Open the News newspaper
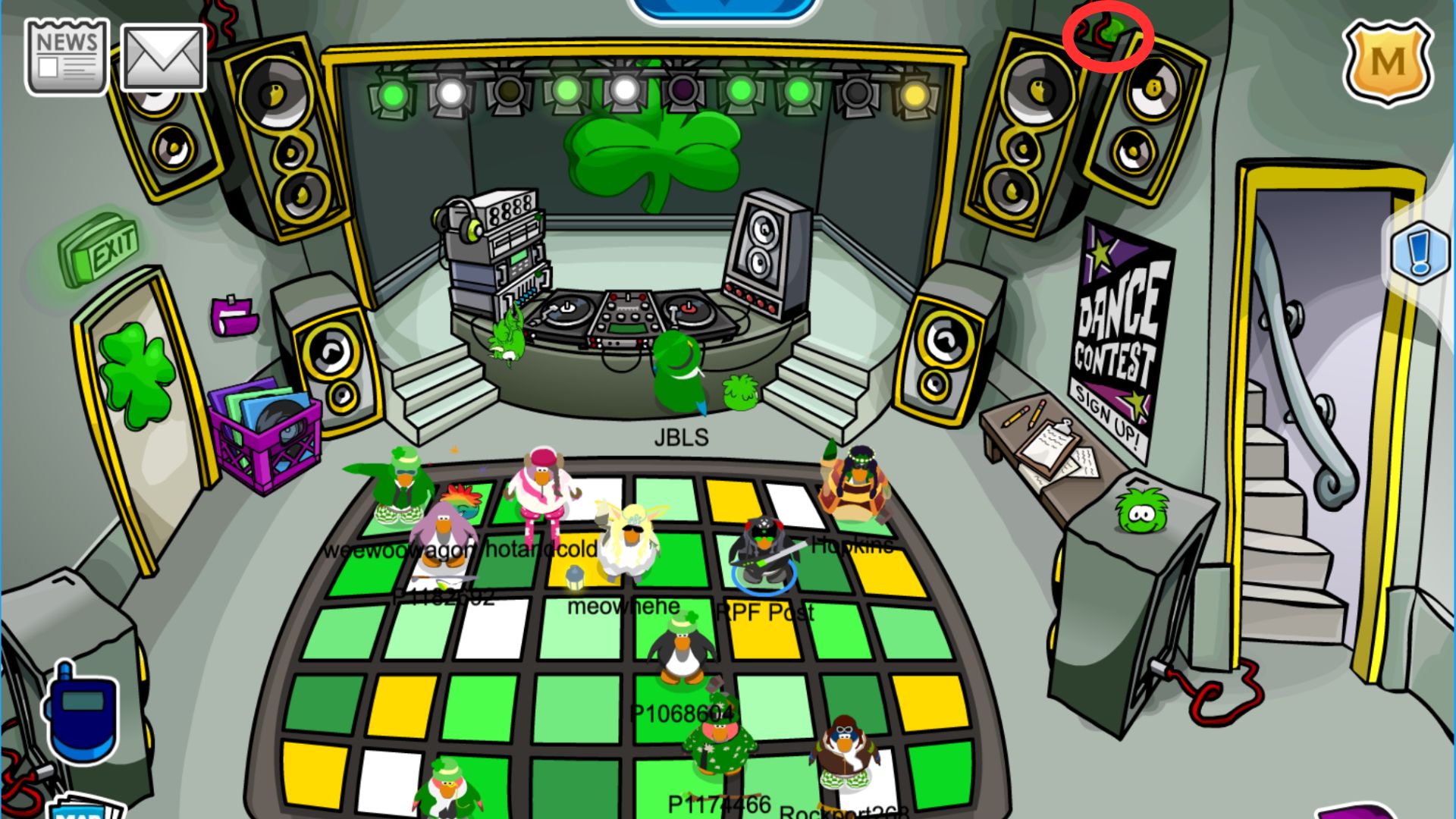The image size is (1456, 819). point(67,57)
